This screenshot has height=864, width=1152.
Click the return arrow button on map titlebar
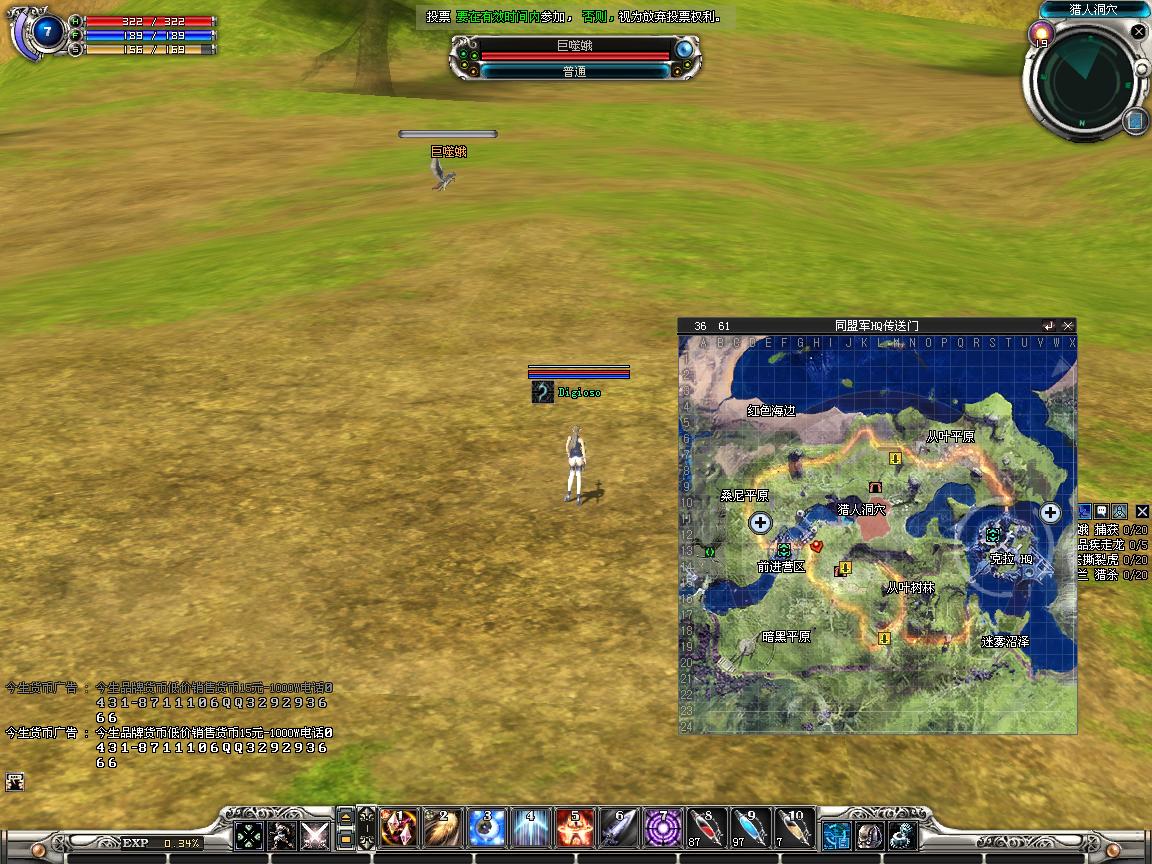tap(1048, 326)
